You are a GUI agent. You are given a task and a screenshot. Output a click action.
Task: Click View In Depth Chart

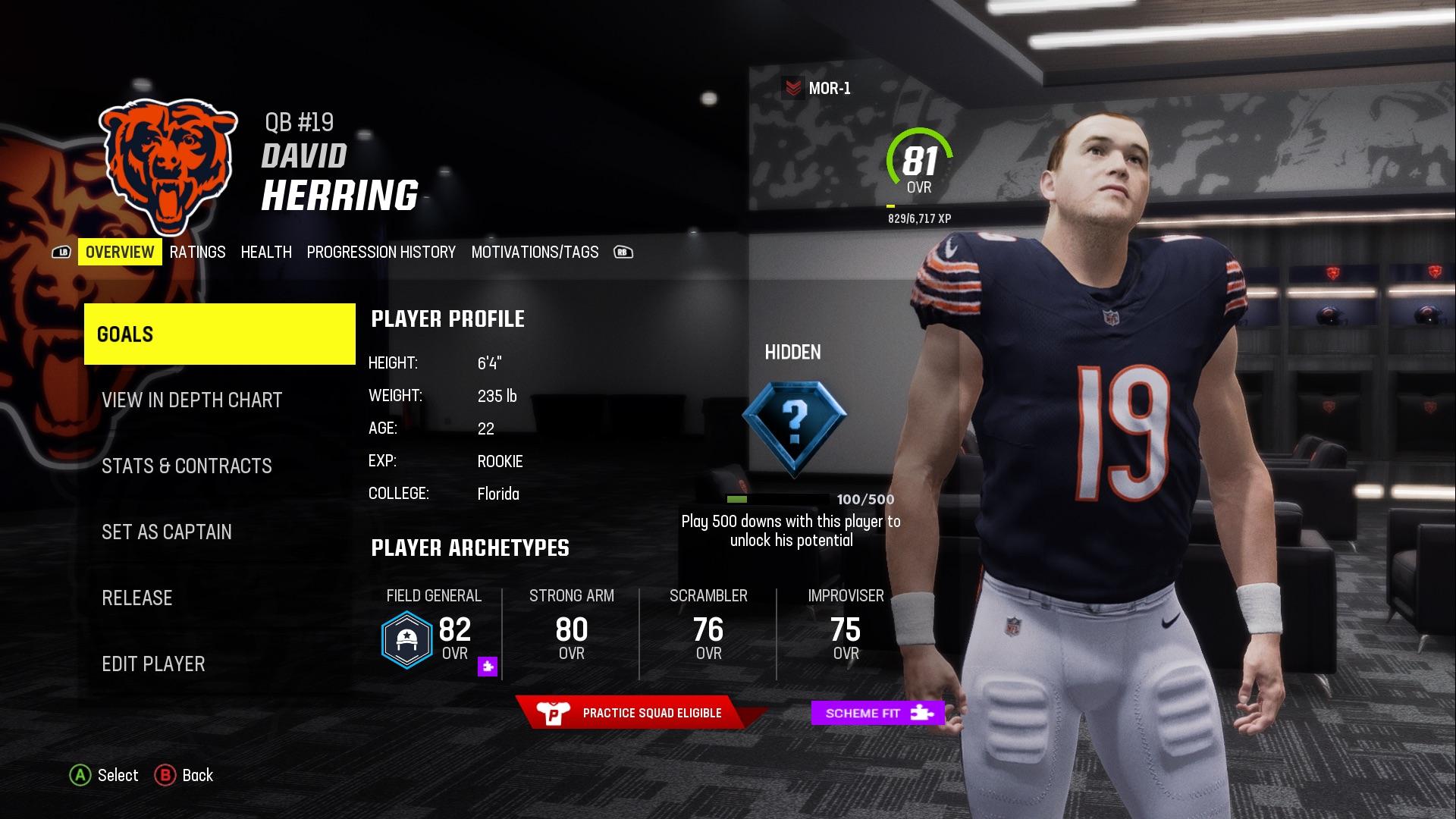[x=192, y=400]
